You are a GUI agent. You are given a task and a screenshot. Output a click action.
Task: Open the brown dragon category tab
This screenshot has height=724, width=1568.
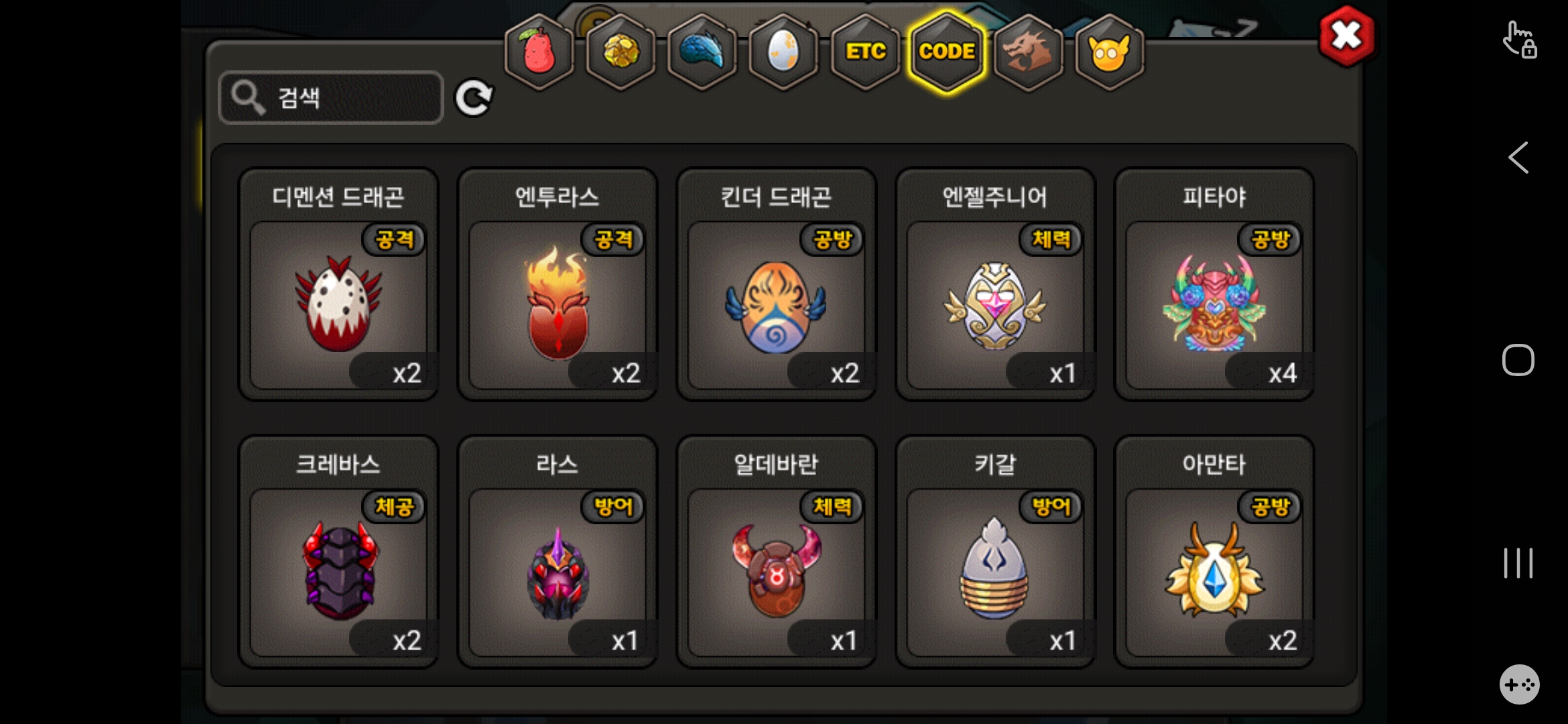pos(1028,52)
